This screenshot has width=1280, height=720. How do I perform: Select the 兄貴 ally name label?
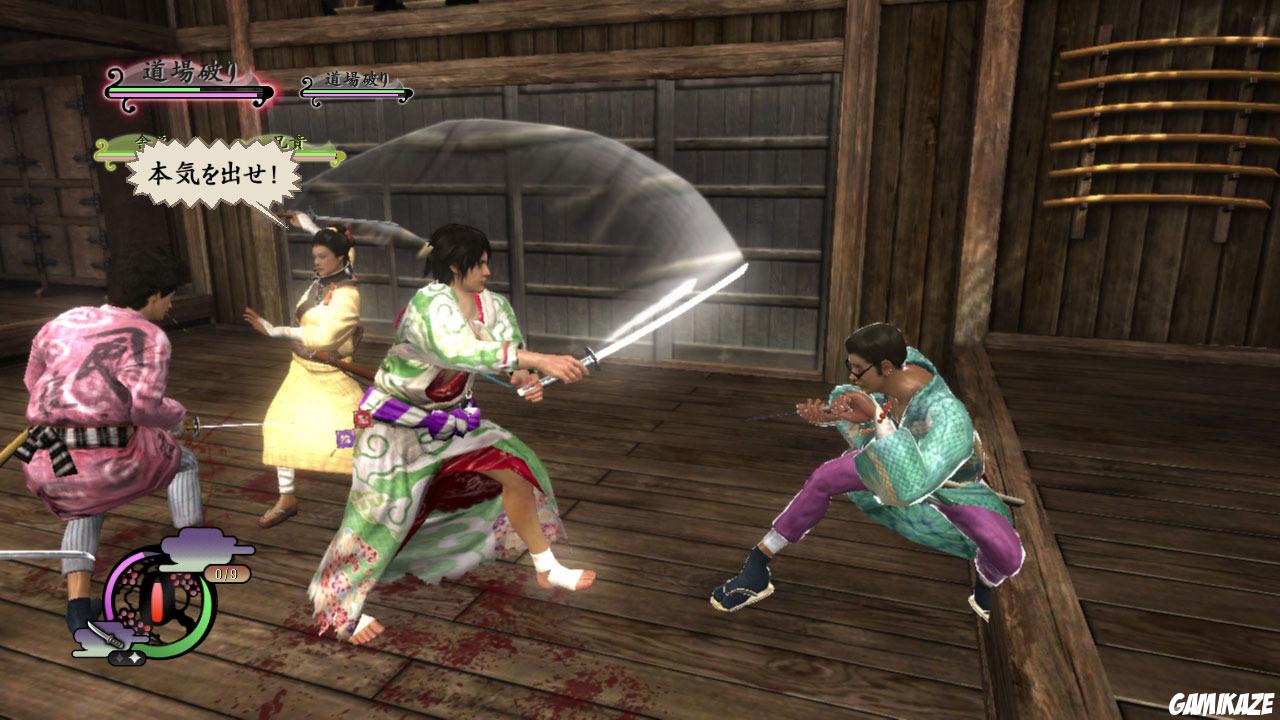[x=288, y=142]
